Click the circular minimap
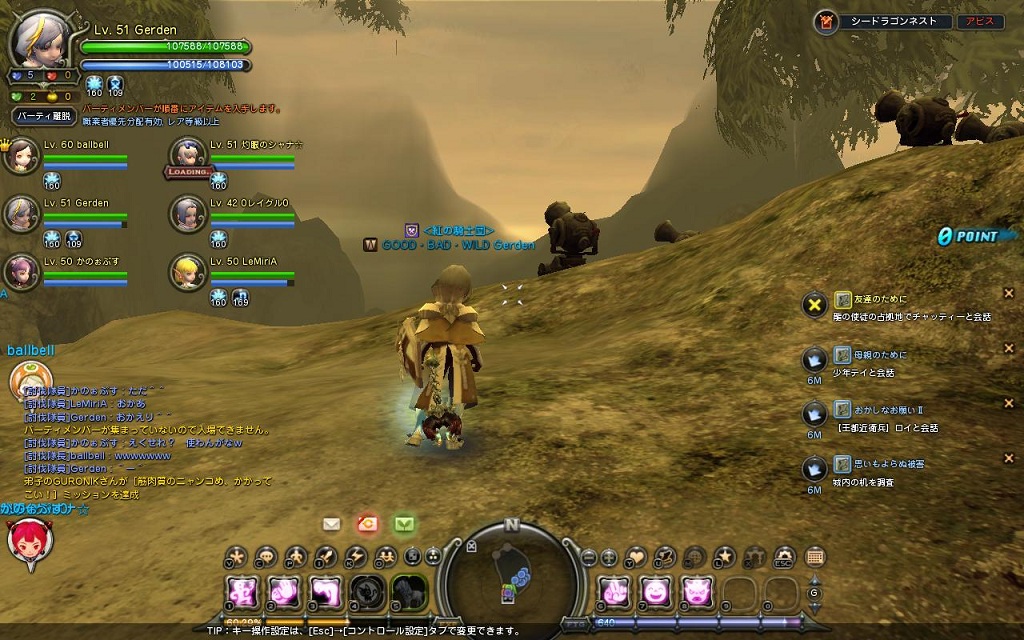1024x640 pixels. (x=512, y=575)
